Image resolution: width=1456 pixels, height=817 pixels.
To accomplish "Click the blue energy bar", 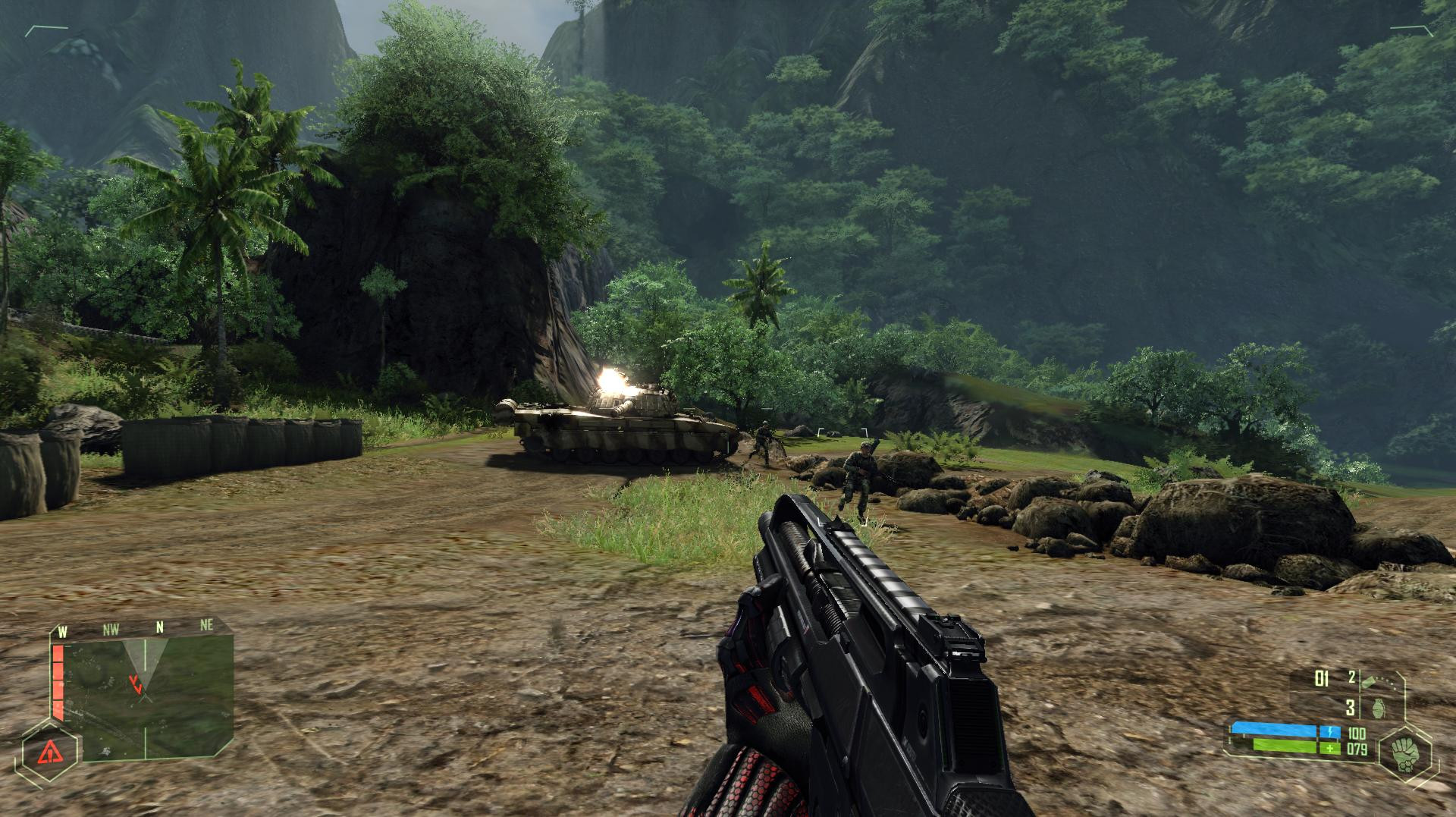I will click(x=1275, y=727).
